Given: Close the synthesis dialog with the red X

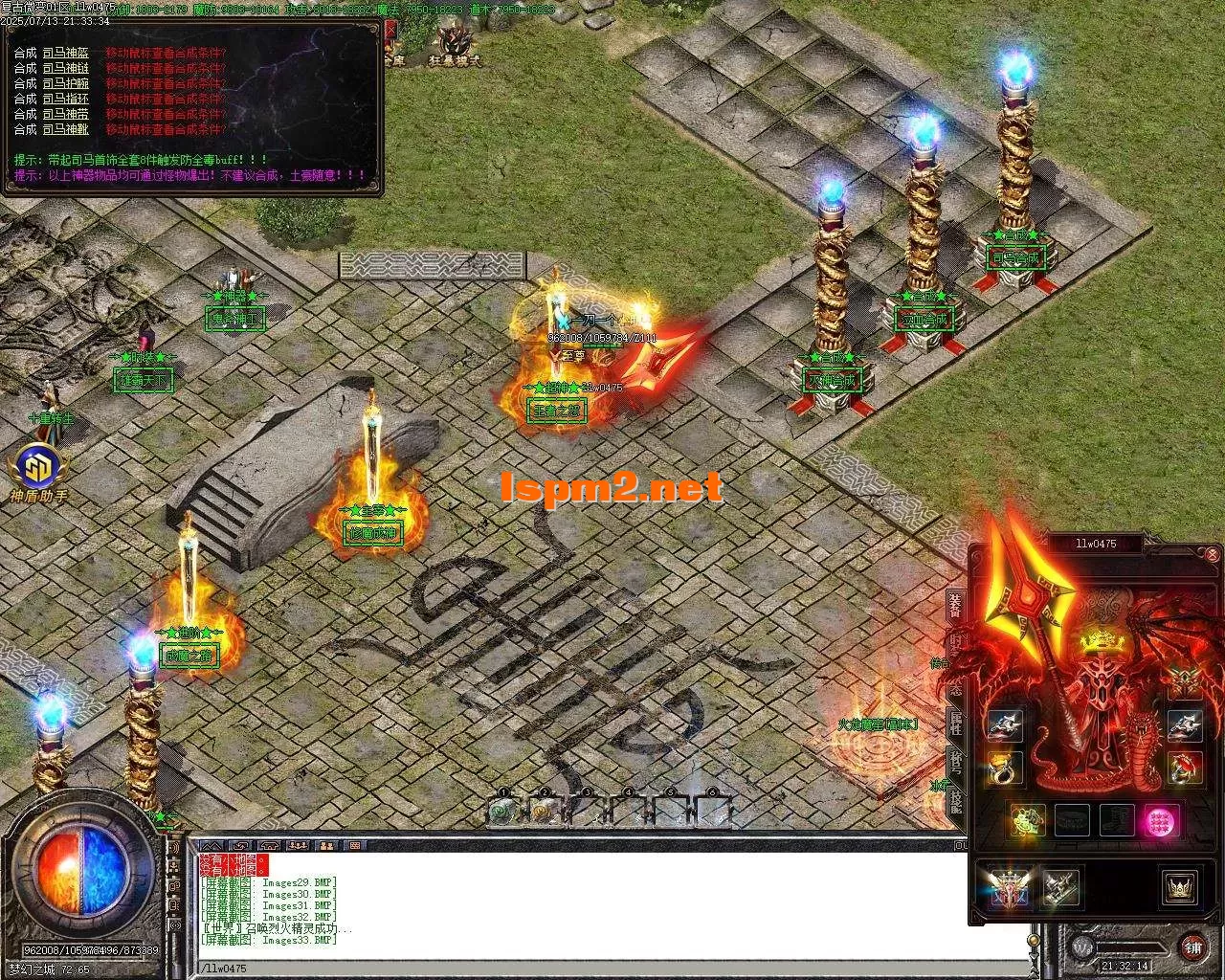Looking at the screenshot, I should [x=390, y=29].
